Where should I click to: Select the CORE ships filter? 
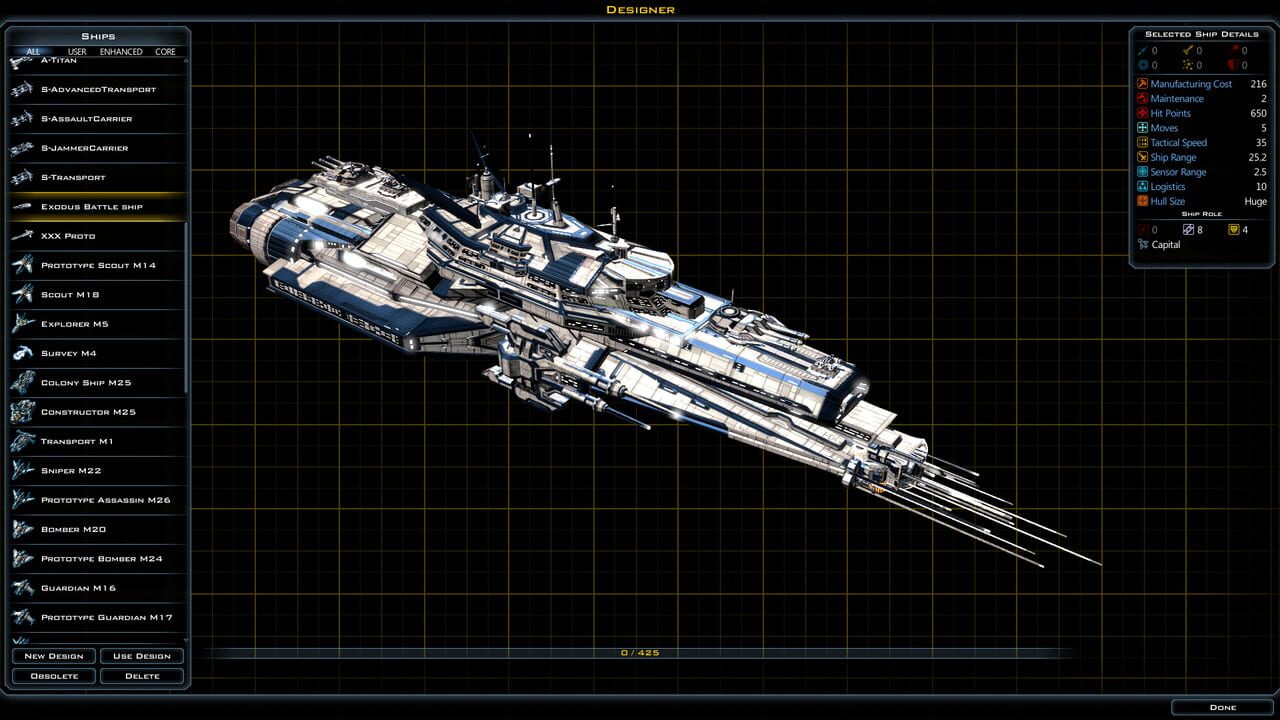[165, 51]
